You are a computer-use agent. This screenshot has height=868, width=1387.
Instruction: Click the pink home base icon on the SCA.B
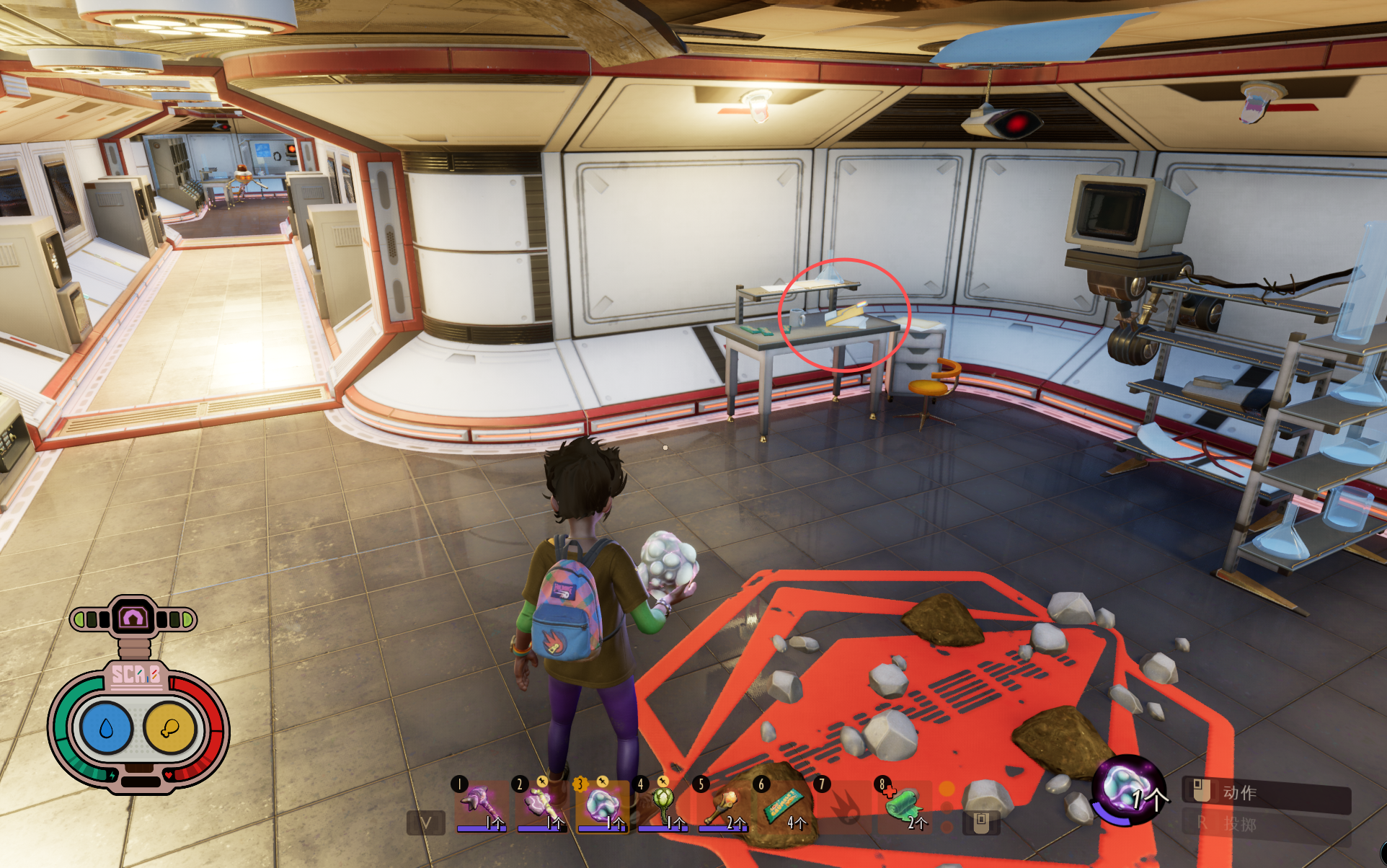tap(133, 618)
